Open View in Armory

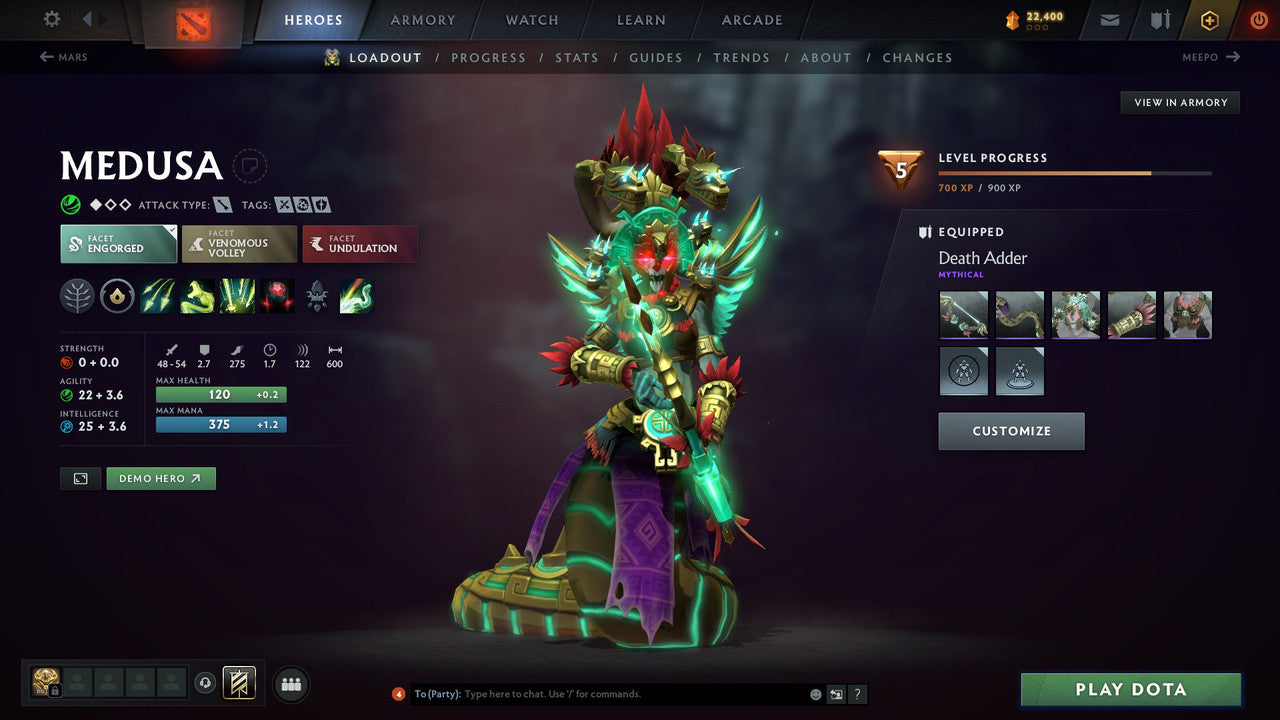[x=1180, y=102]
